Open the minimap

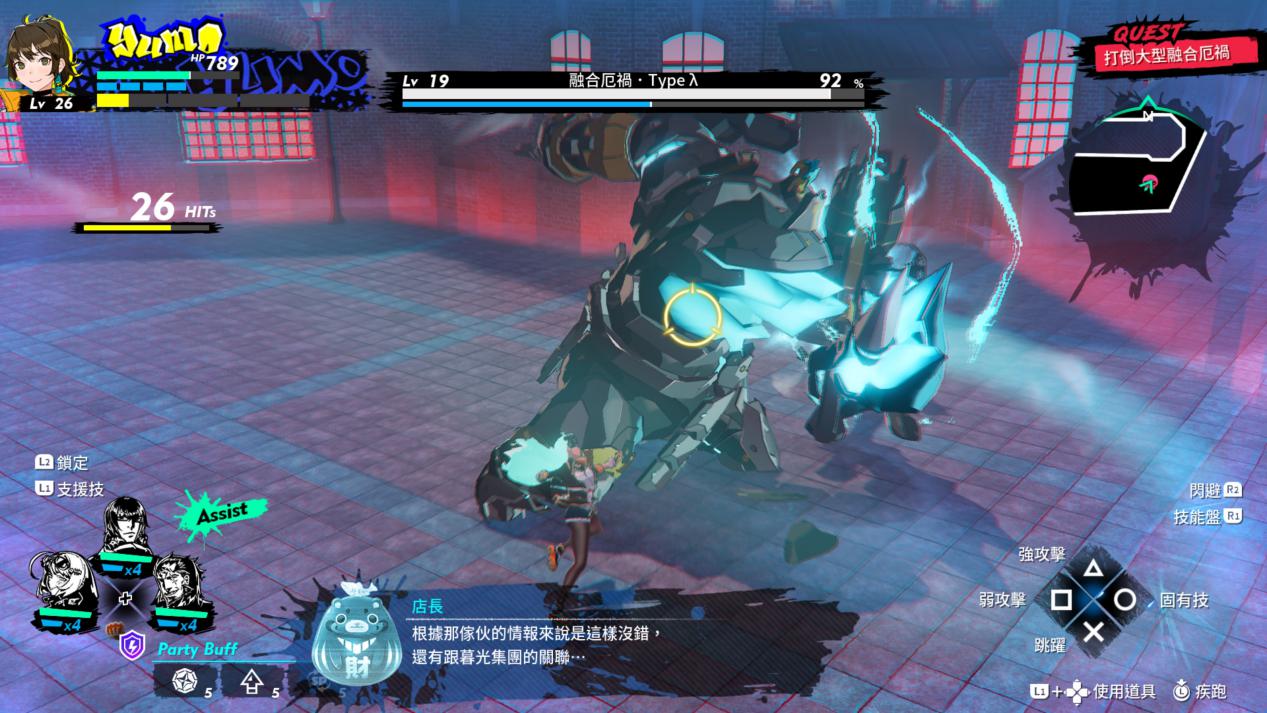1142,176
